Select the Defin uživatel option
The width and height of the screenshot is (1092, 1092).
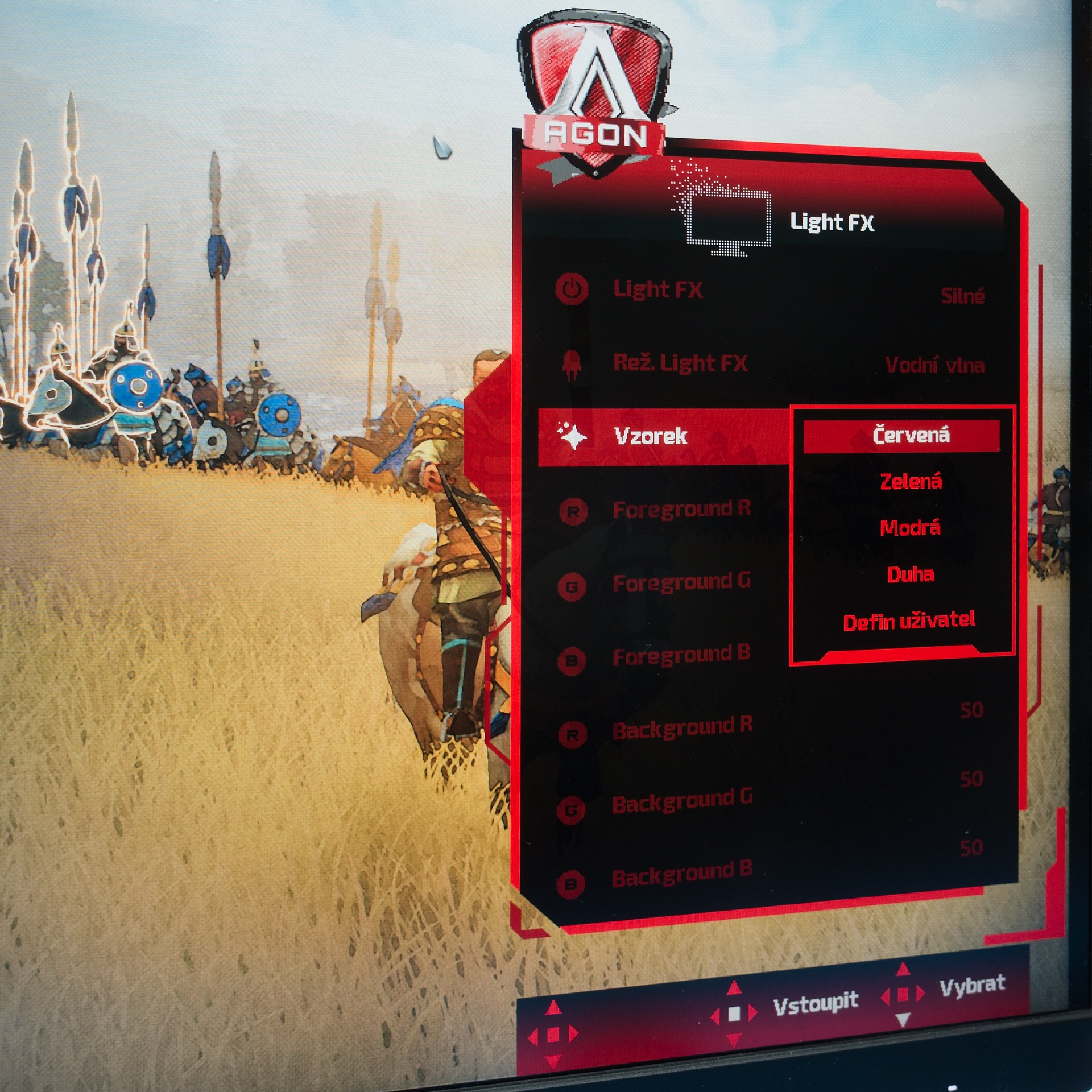click(x=909, y=621)
